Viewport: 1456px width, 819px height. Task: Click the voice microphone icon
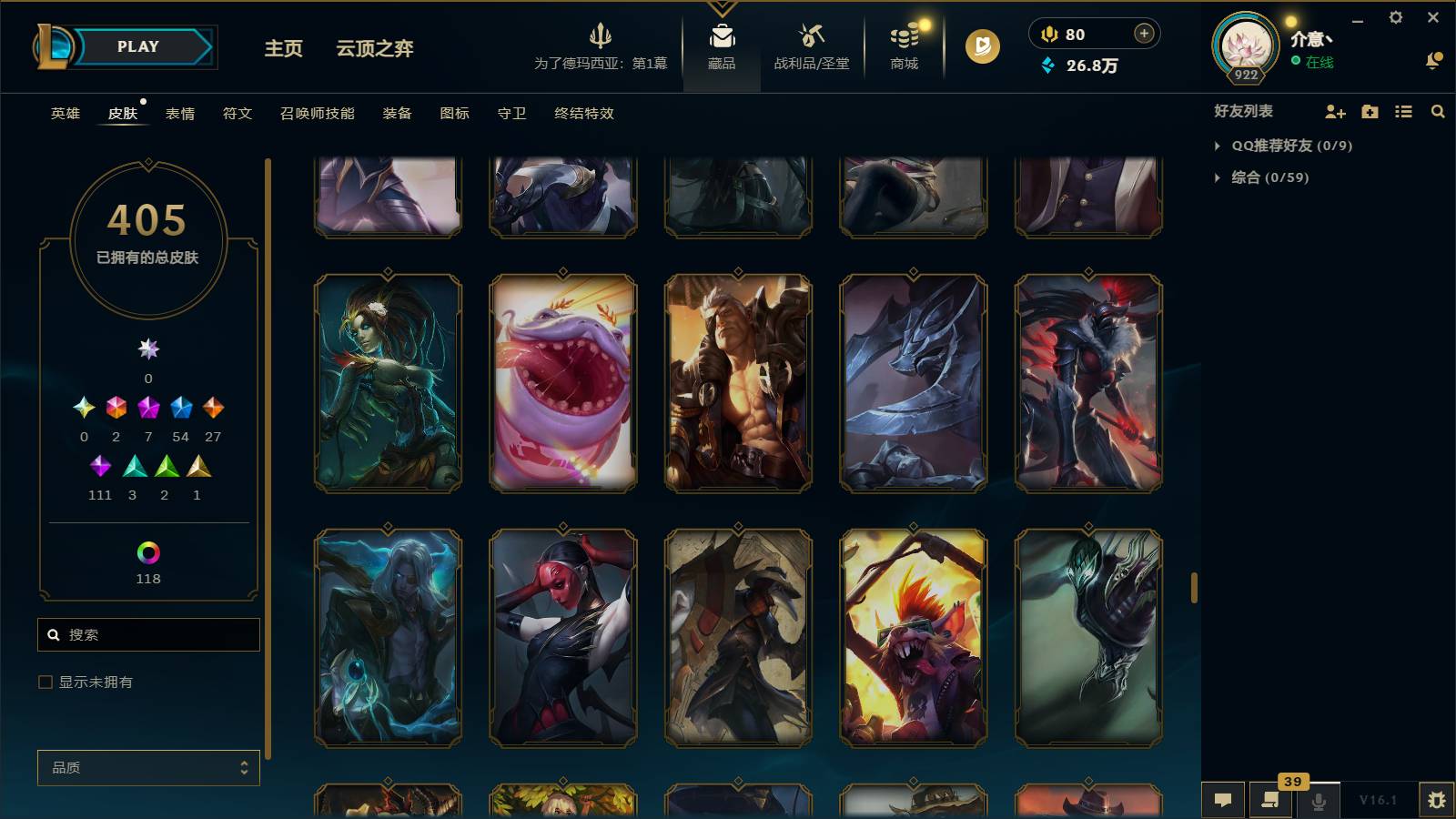click(x=1317, y=801)
